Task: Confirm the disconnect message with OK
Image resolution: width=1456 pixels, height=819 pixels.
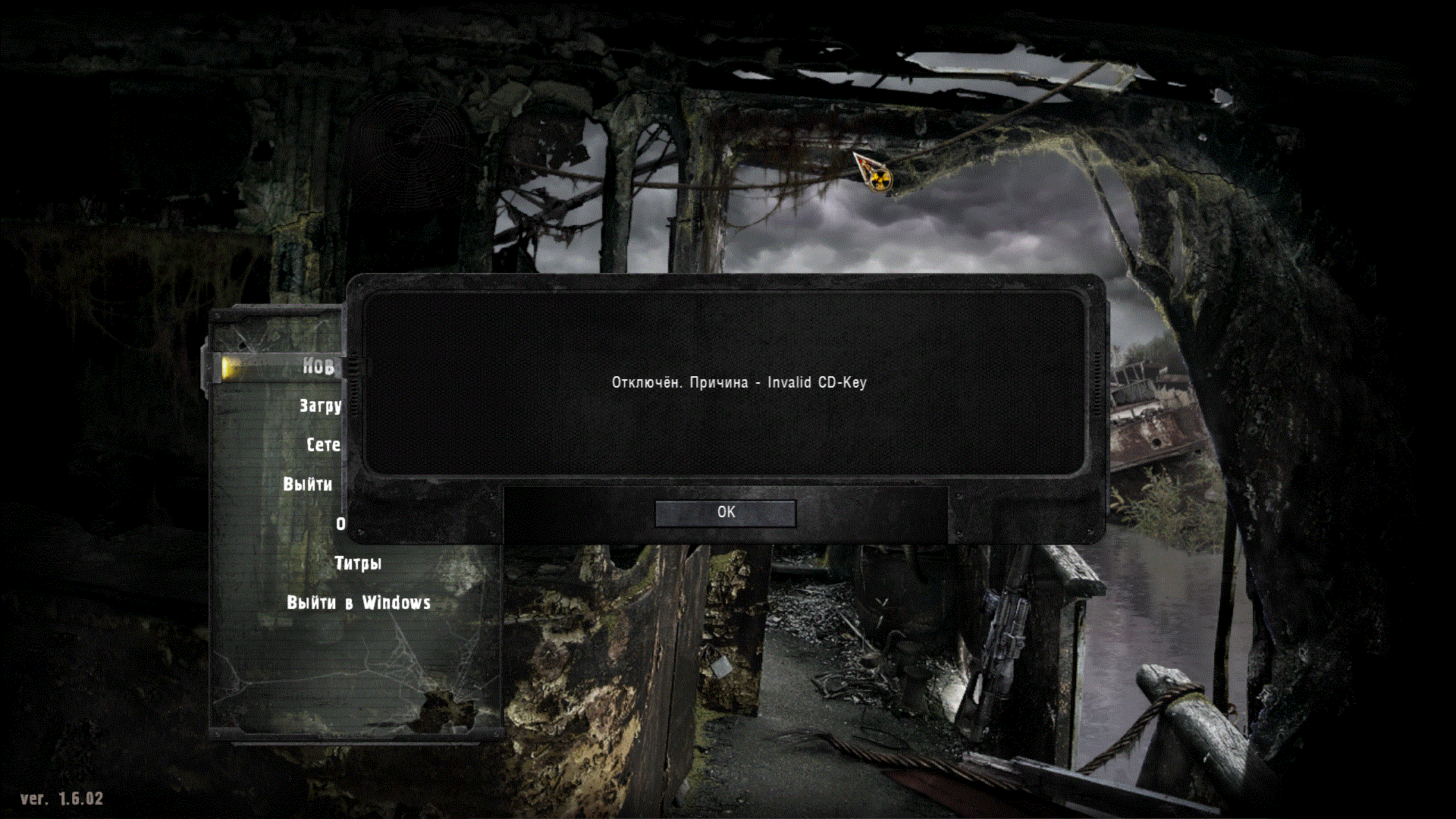Action: (725, 513)
